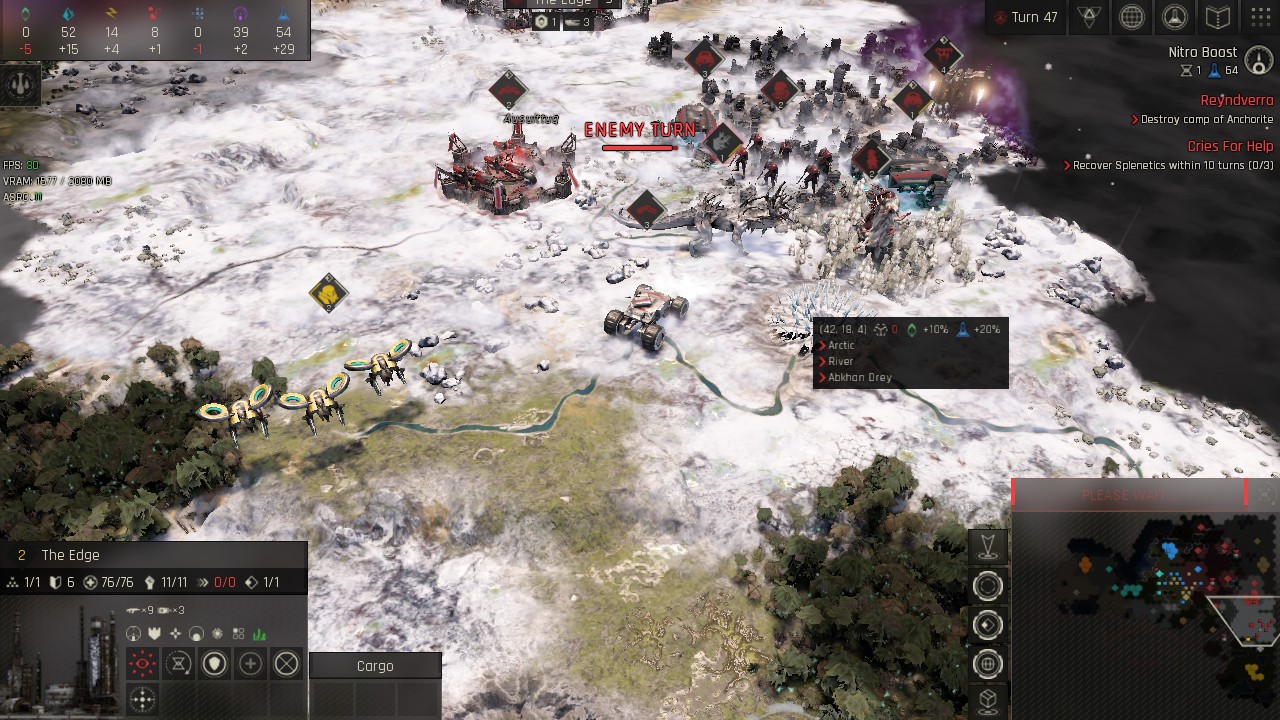Activate the plus-sign heal action
Screen dimensions: 1280x720
pos(251,663)
